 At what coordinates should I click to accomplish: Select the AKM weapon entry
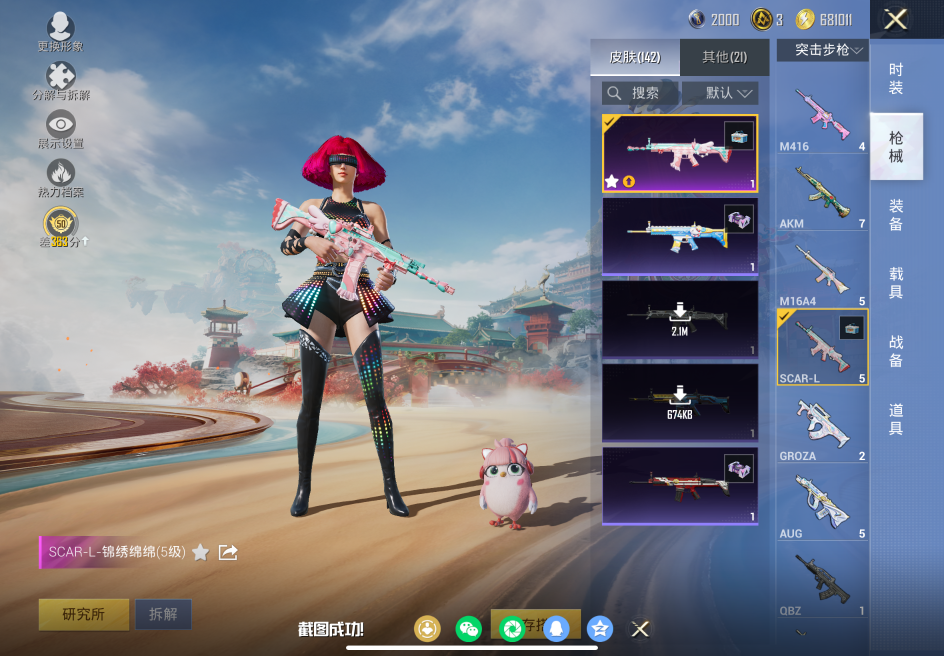822,194
